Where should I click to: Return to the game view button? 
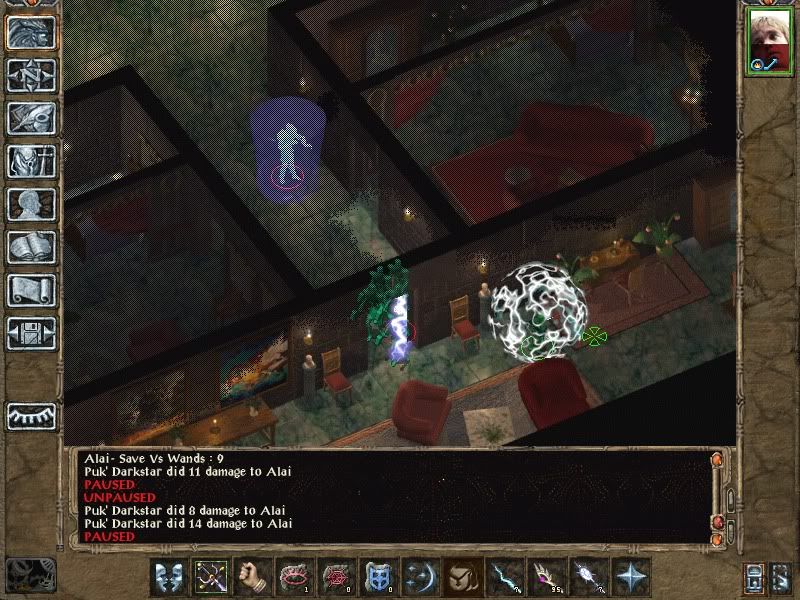31,32
